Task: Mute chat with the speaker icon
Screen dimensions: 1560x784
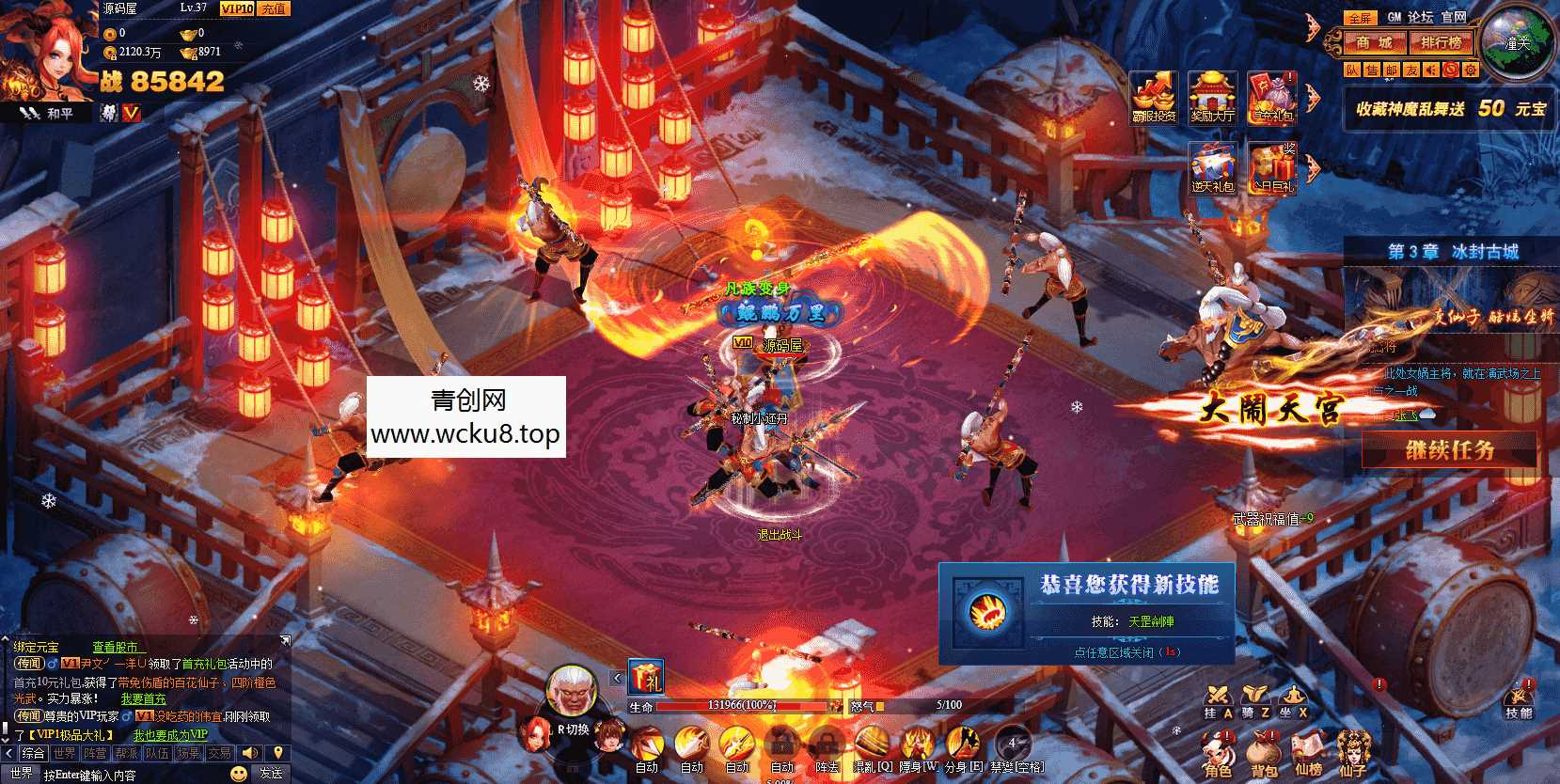Action: (249, 753)
